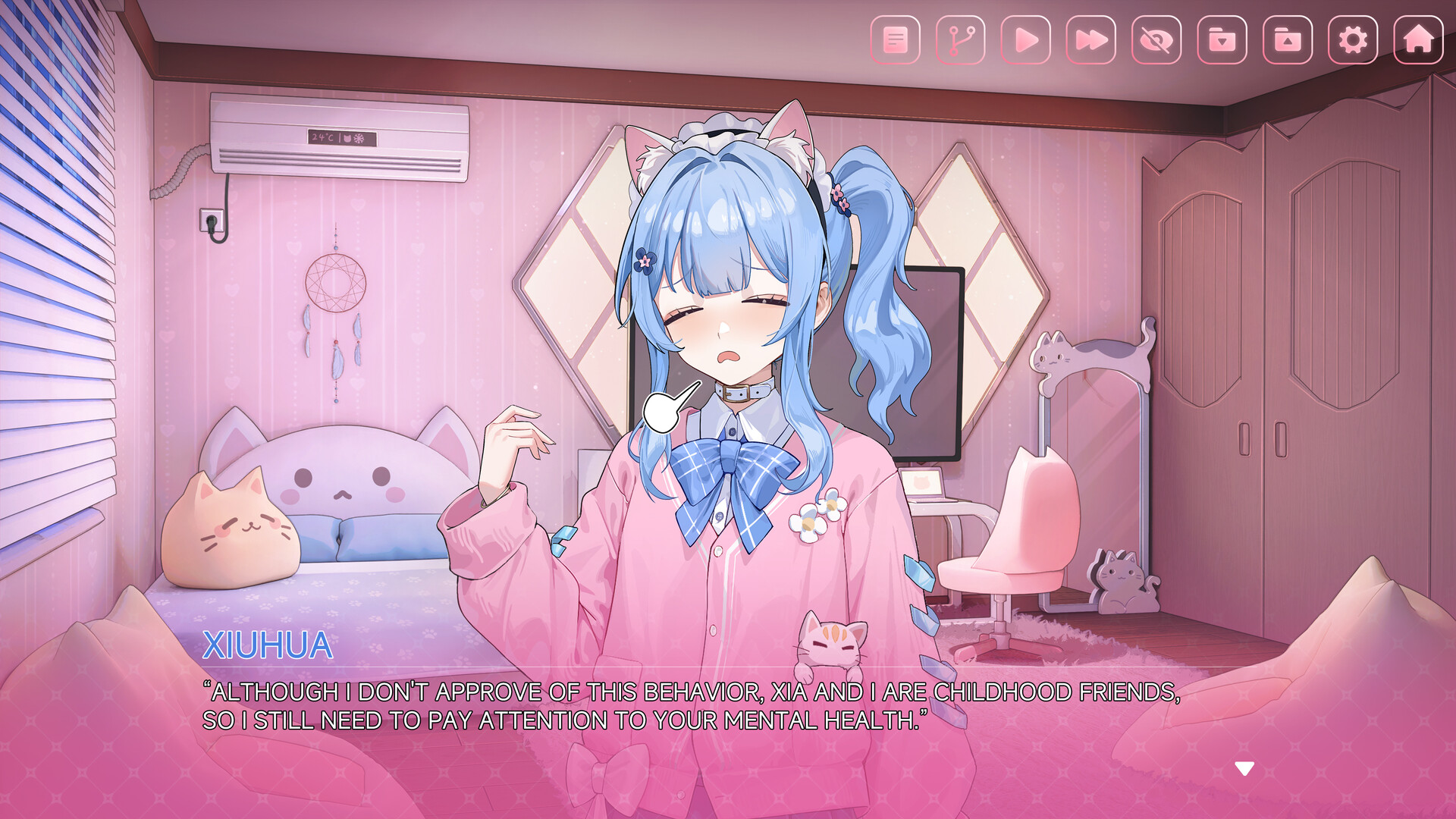1456x819 pixels.
Task: Open the settings menu
Action: click(1353, 39)
